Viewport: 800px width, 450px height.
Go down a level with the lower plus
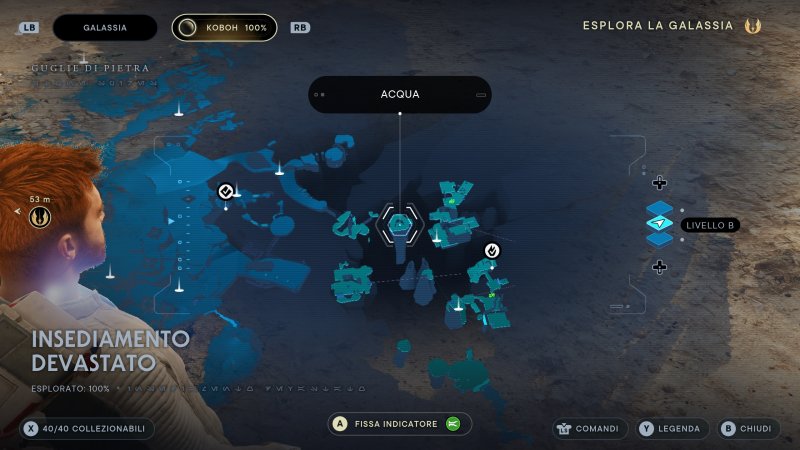(659, 267)
